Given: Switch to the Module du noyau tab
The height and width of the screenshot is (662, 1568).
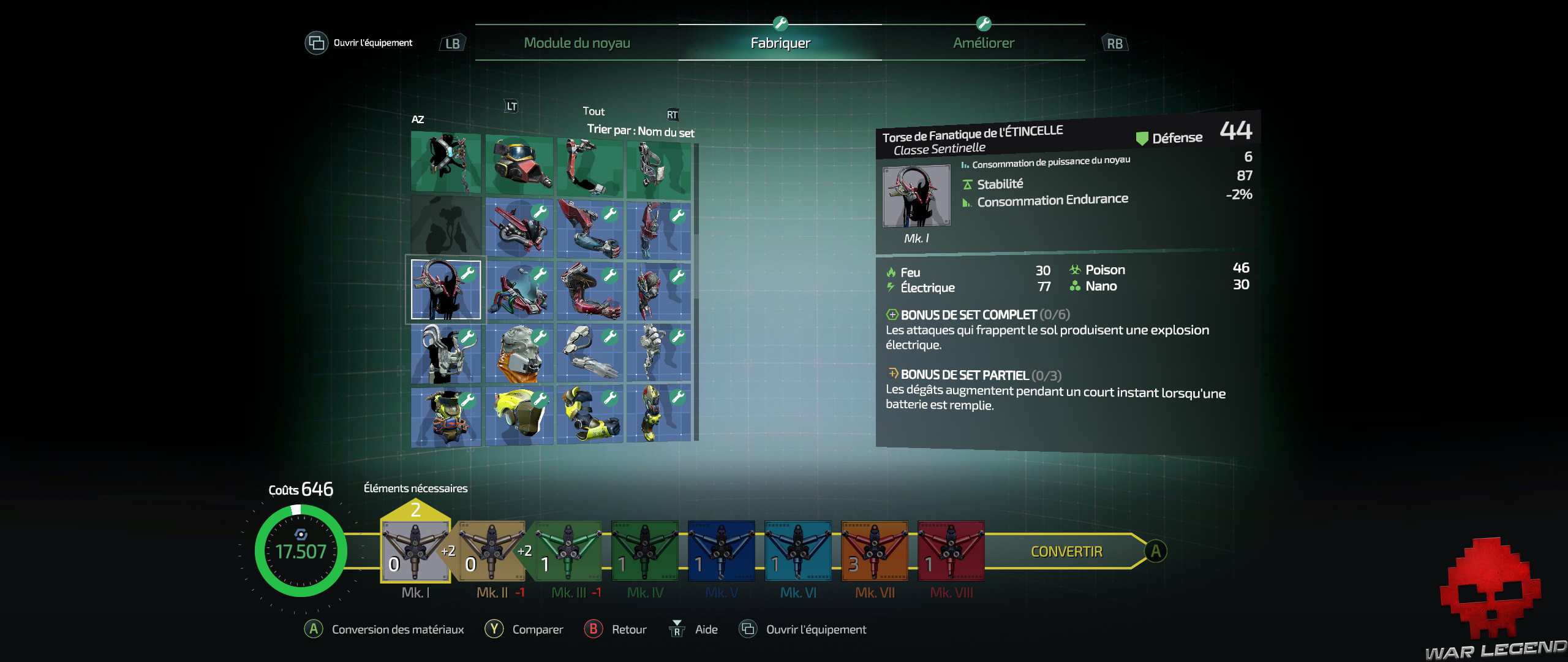Looking at the screenshot, I should click(x=576, y=43).
